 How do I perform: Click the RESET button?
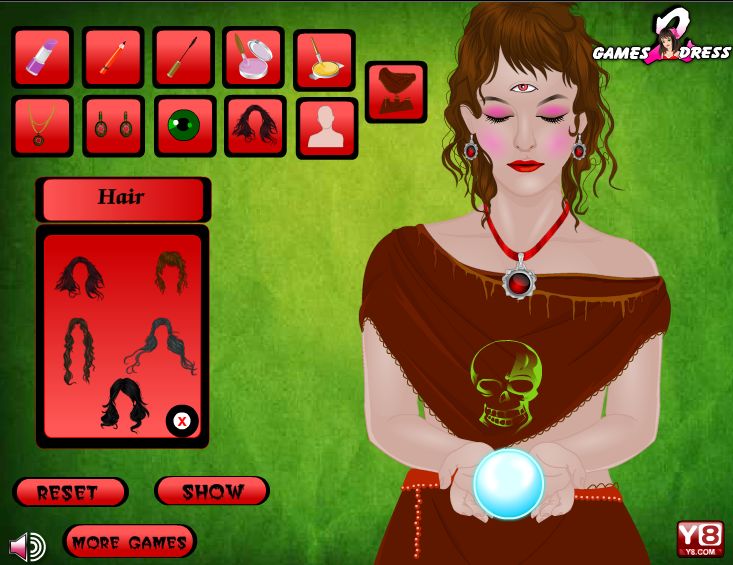click(70, 492)
